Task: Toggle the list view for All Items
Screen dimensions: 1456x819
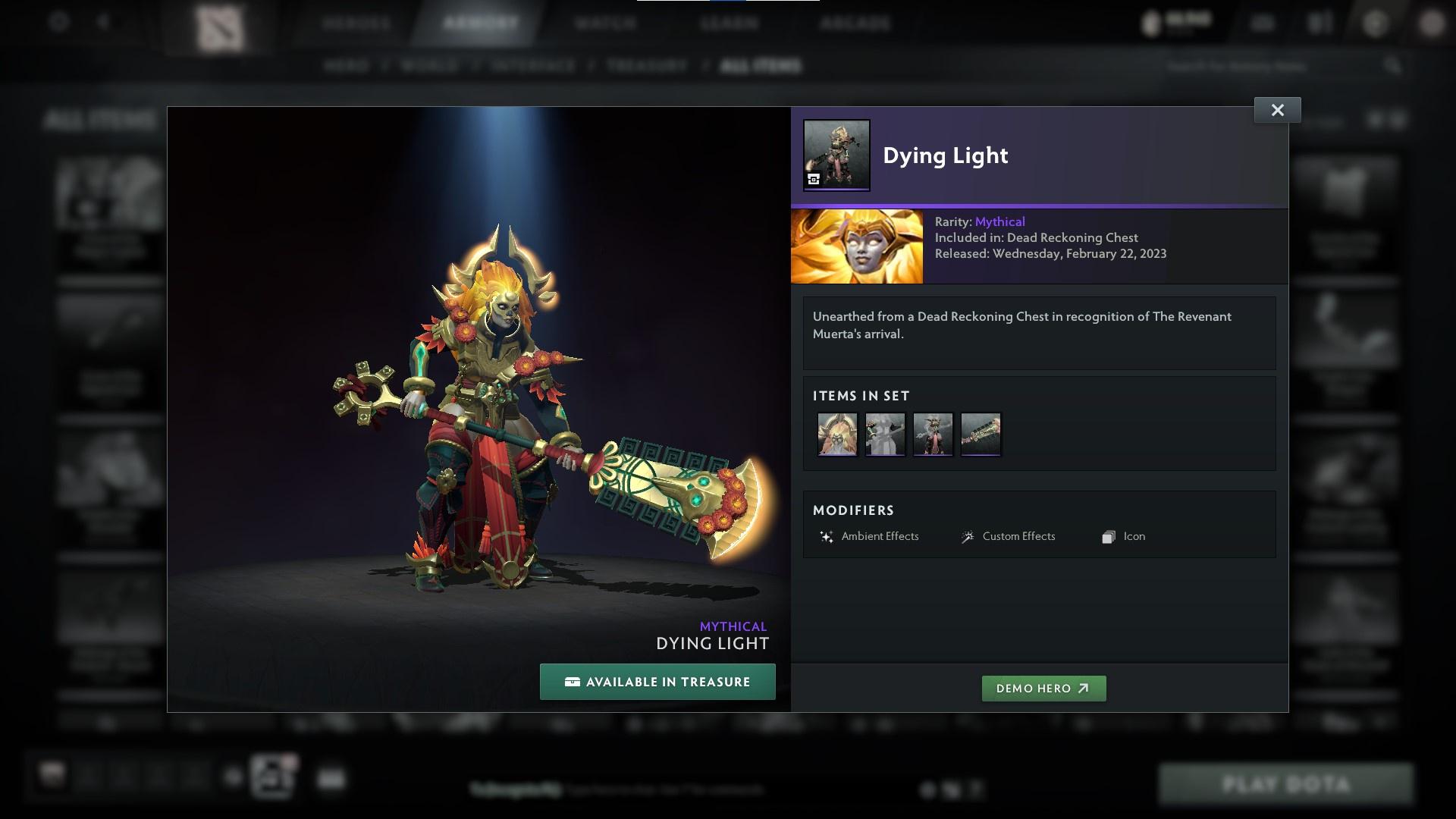Action: click(1398, 121)
